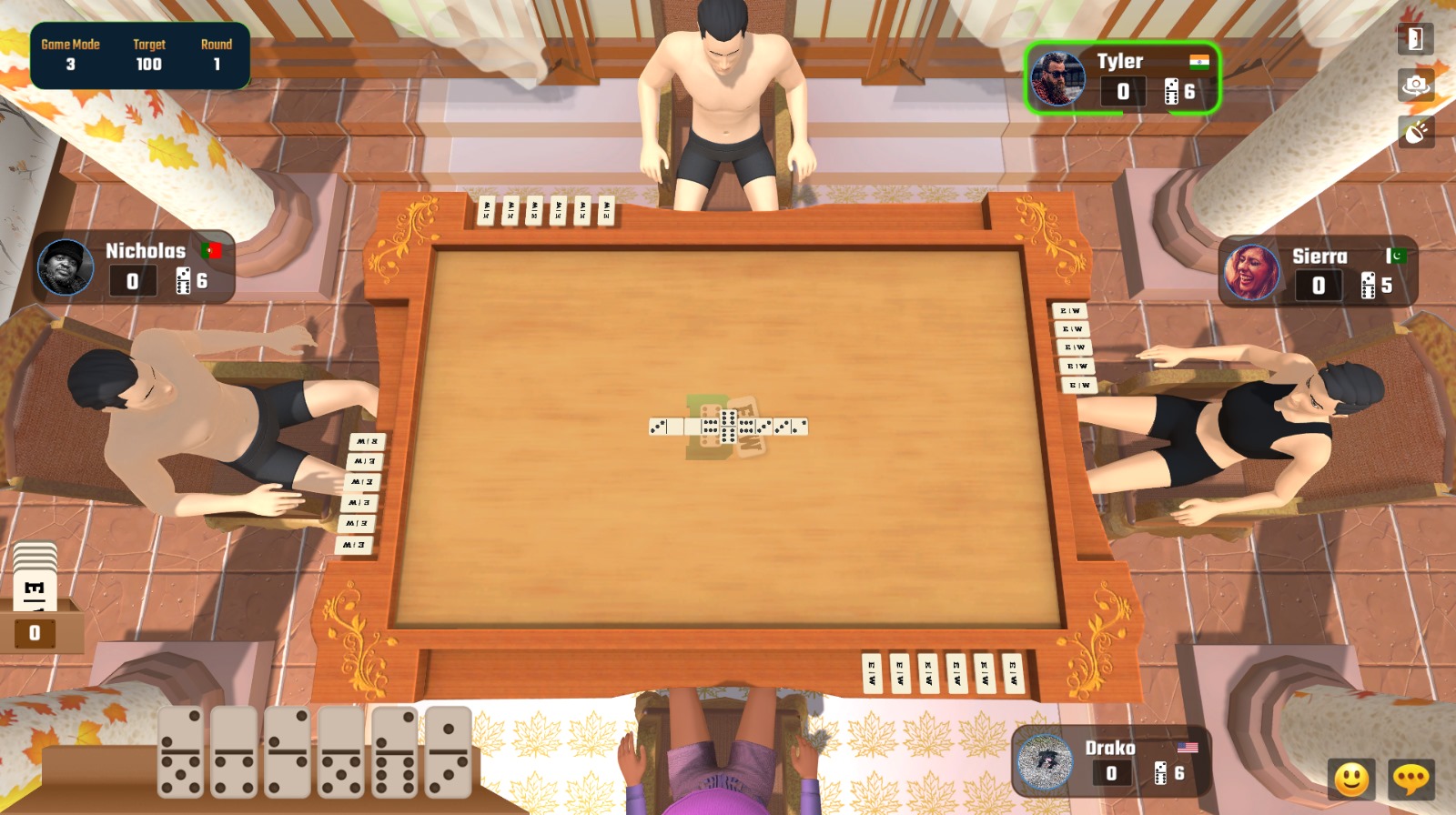This screenshot has height=815, width=1456.
Task: Click the India flag on Tyler's panel
Action: 1198,60
